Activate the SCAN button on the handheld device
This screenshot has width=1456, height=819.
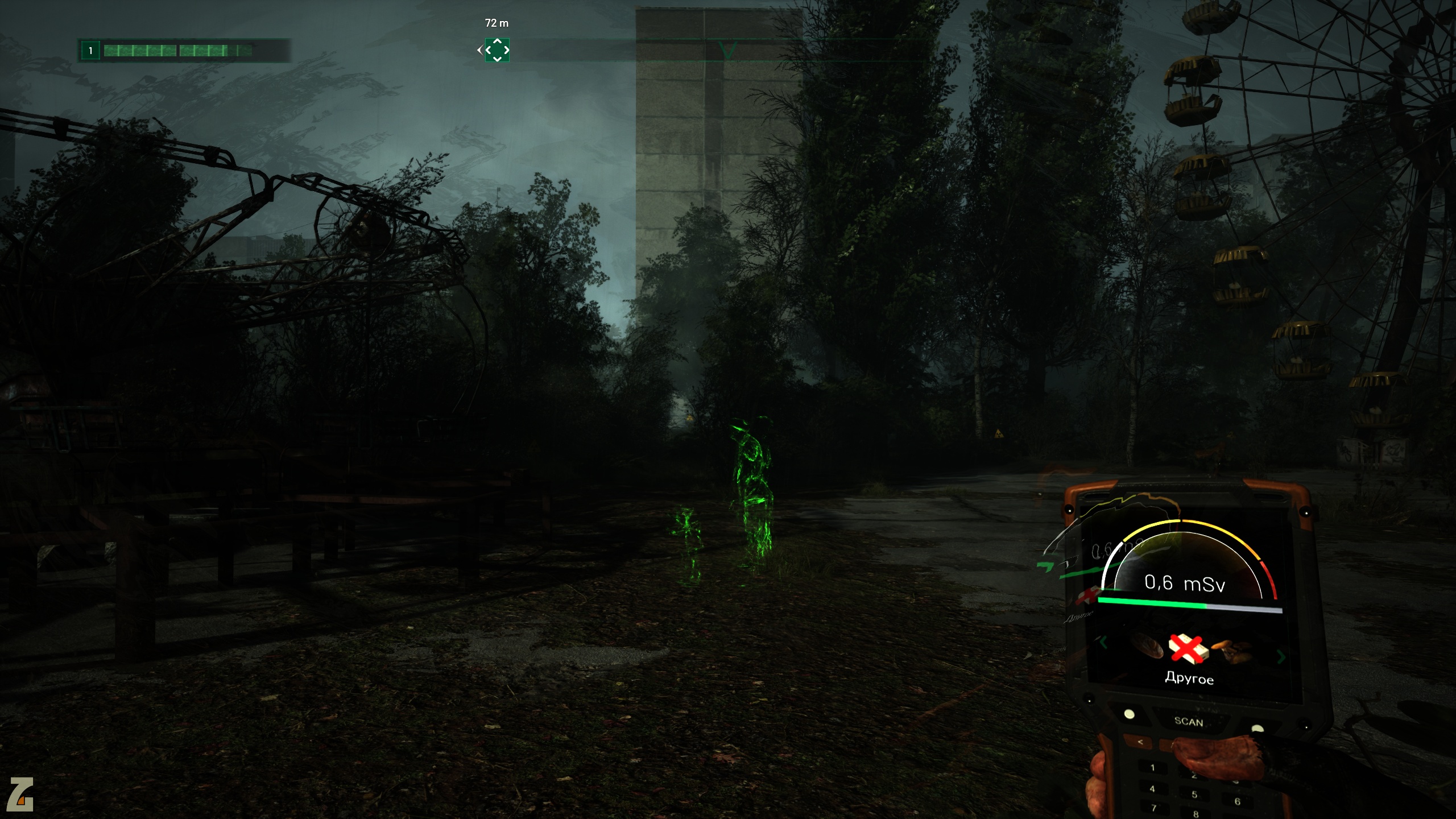point(1188,721)
